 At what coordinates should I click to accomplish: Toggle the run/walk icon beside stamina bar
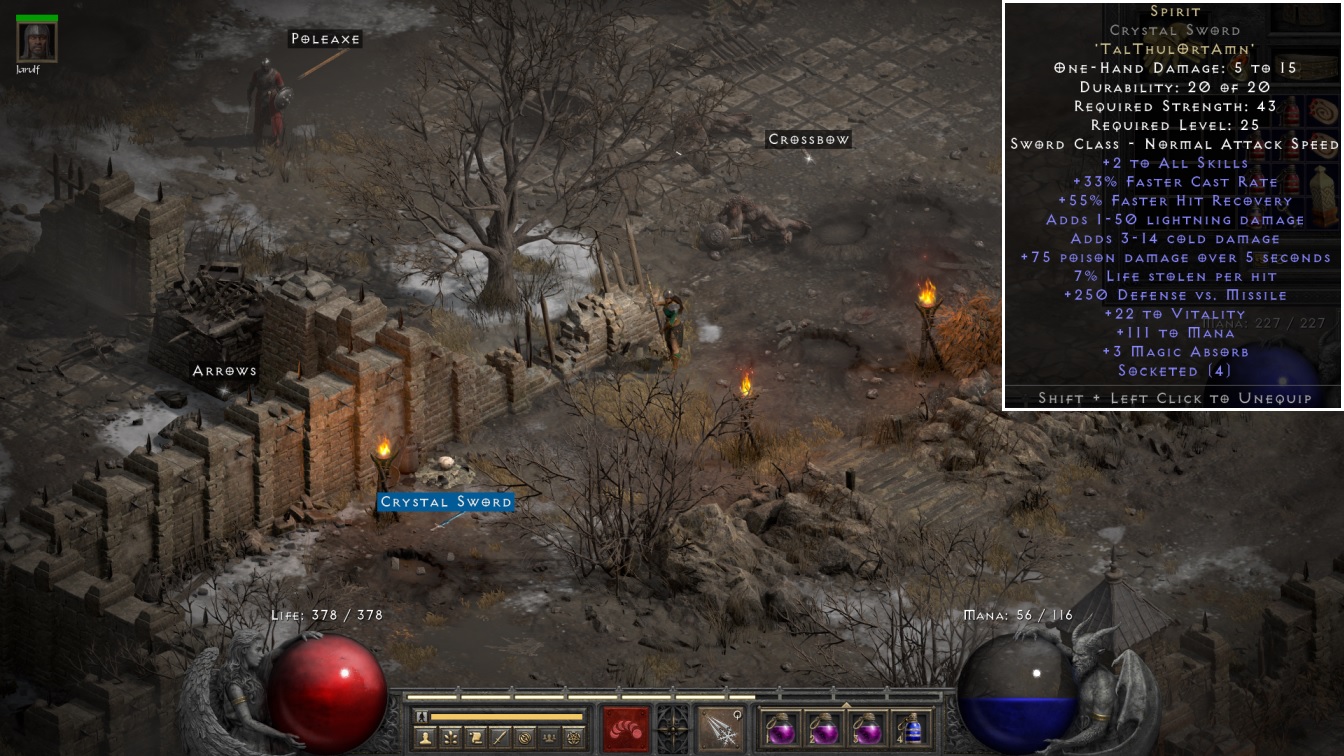(x=421, y=716)
